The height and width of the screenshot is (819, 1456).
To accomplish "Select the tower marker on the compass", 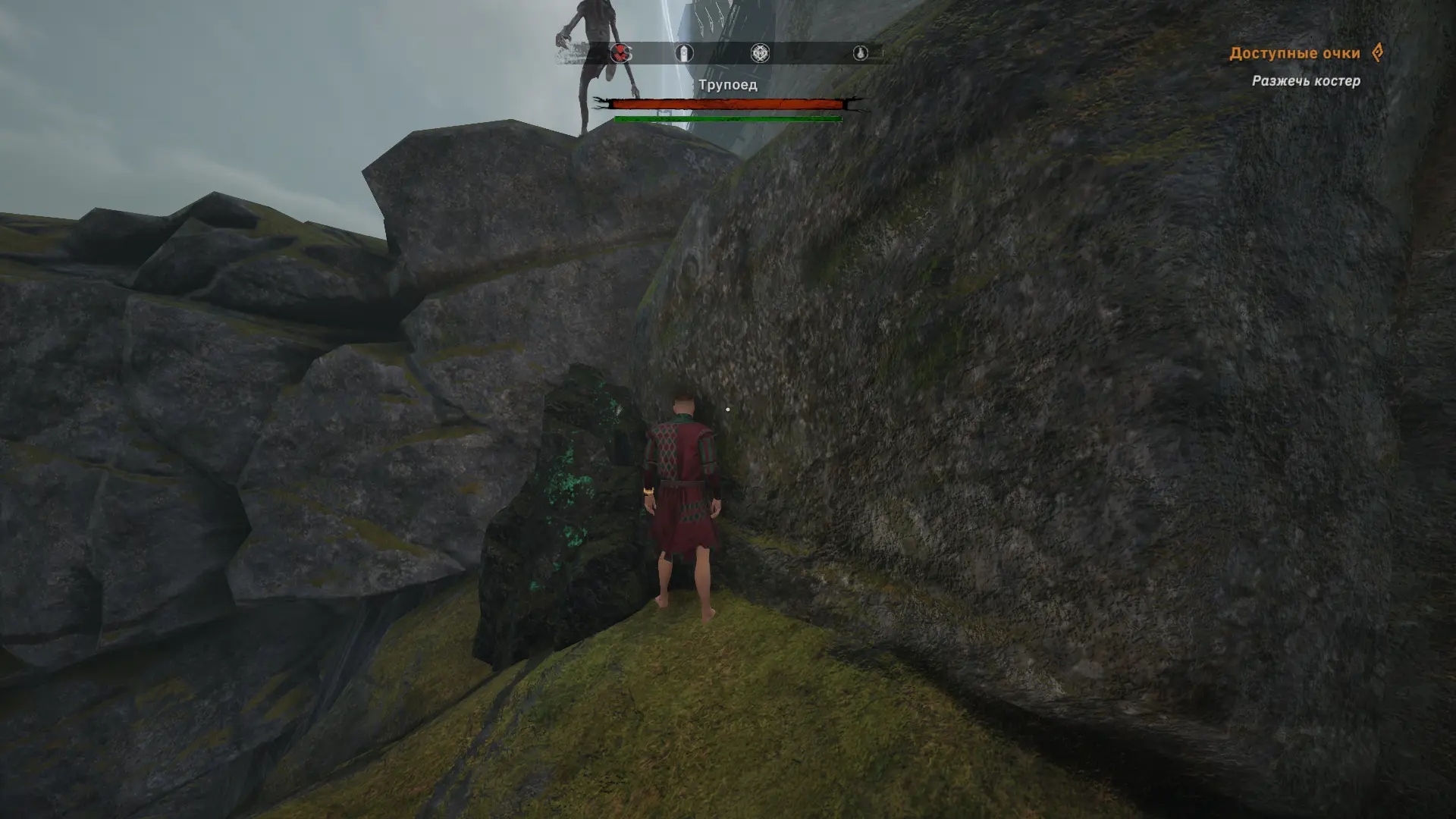I will (x=684, y=53).
